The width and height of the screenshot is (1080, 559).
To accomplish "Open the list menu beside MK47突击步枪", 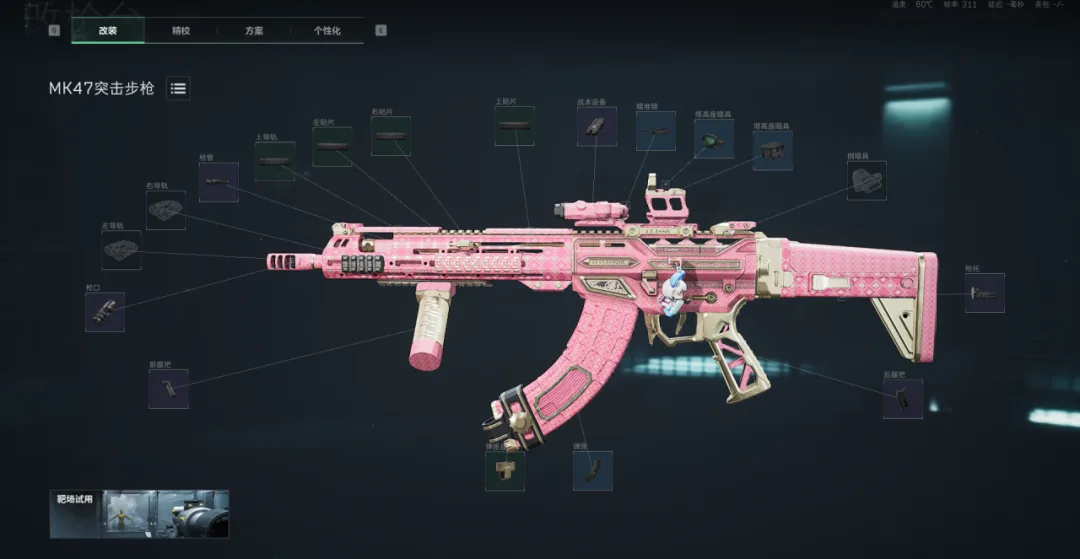I will point(178,88).
